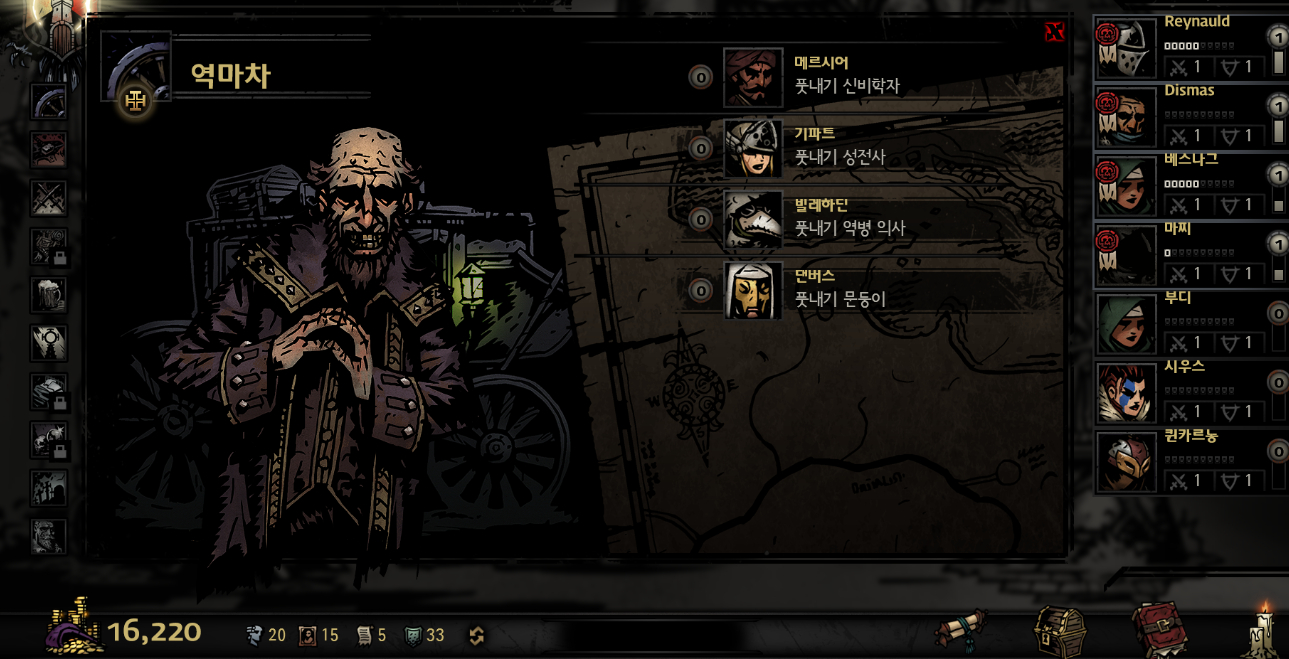Open the tavern beer mug building

point(48,295)
